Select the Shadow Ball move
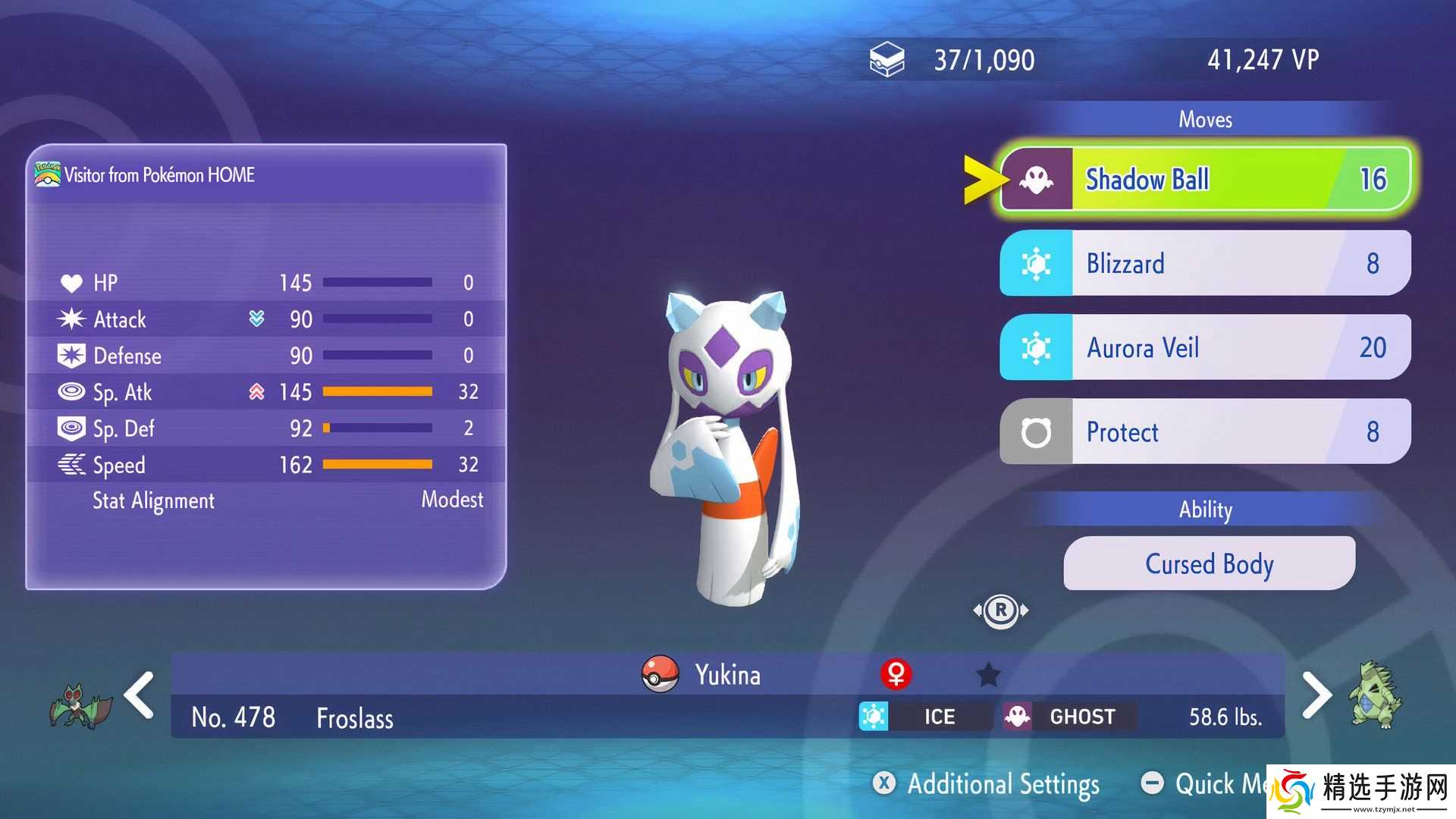 (1206, 180)
